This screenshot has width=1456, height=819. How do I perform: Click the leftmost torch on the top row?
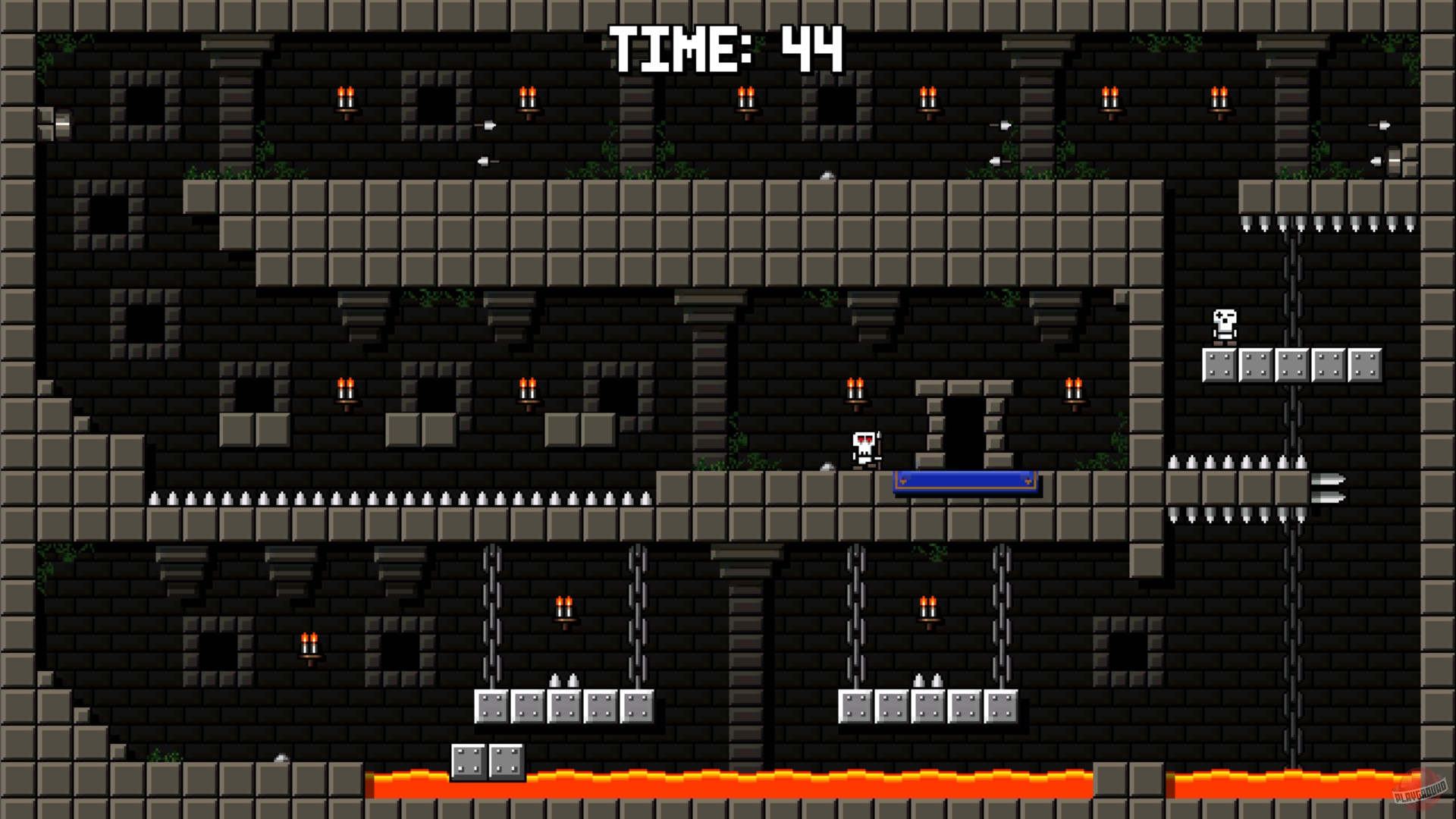(x=347, y=97)
